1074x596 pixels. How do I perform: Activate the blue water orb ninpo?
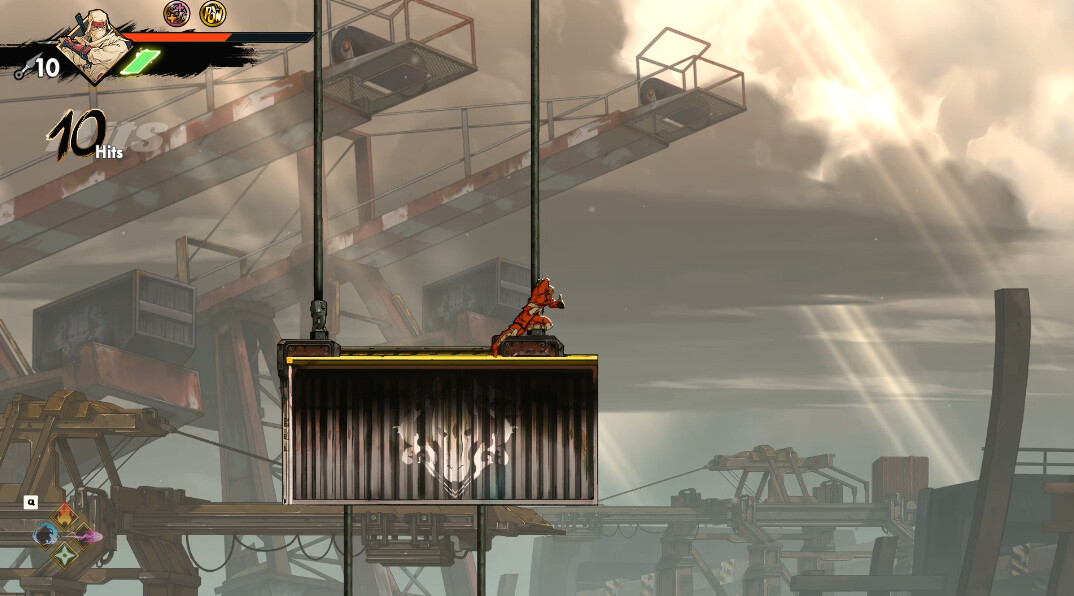coord(46,535)
